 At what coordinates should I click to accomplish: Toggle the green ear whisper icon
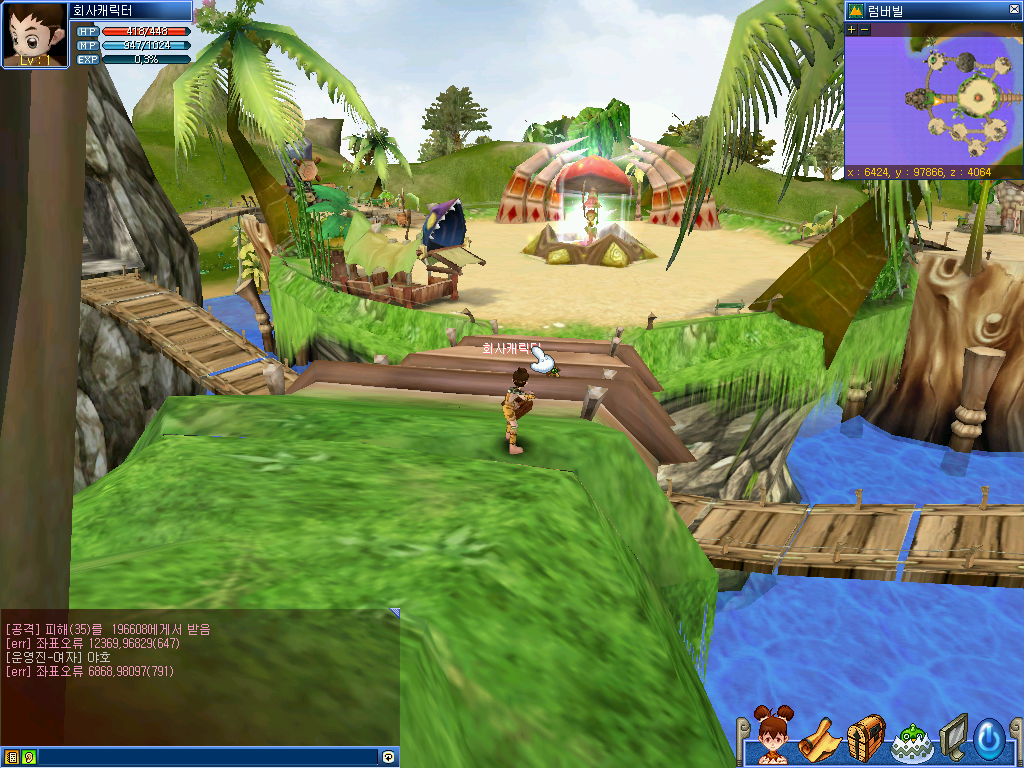28,757
